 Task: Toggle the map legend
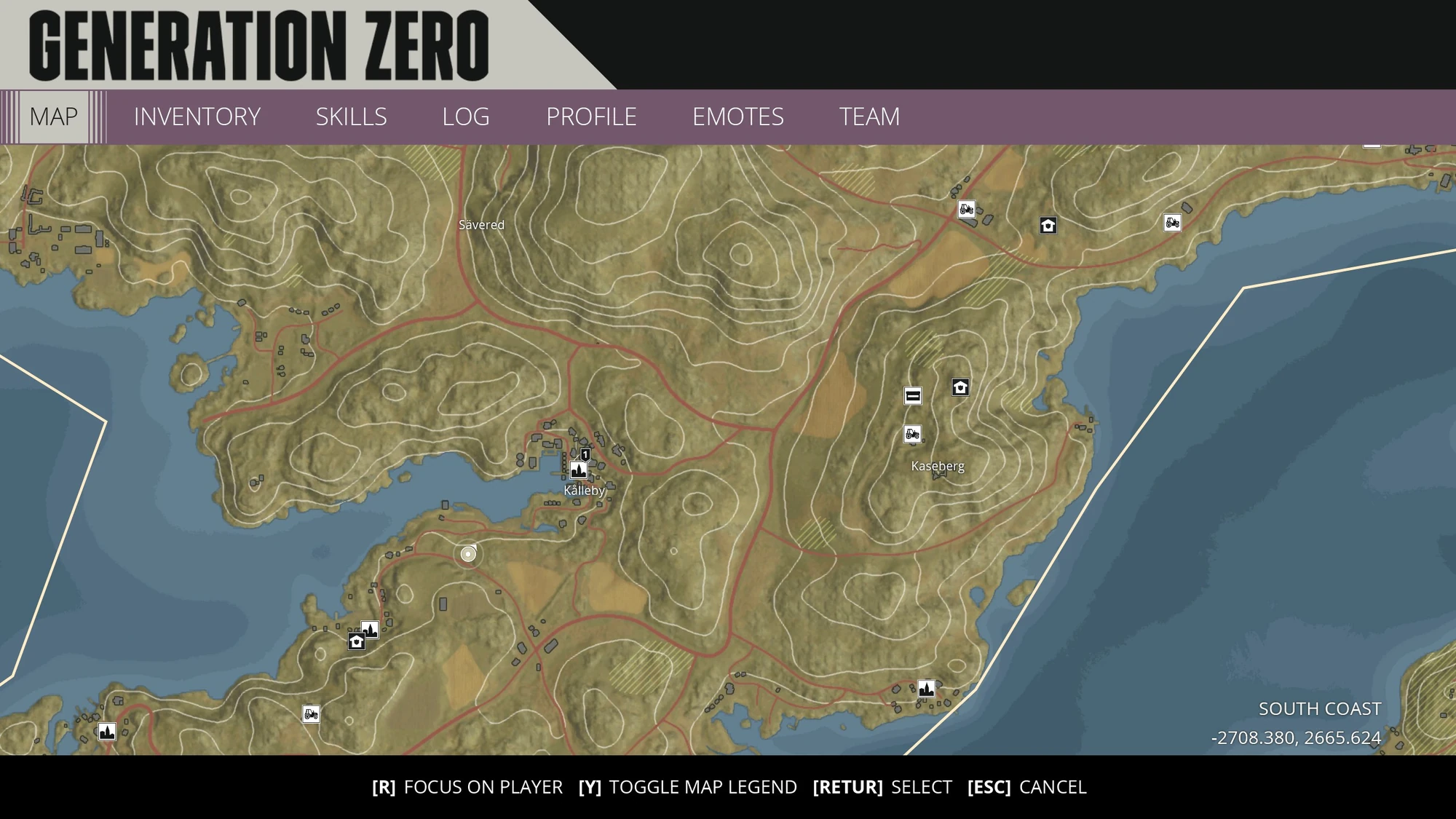(689, 787)
